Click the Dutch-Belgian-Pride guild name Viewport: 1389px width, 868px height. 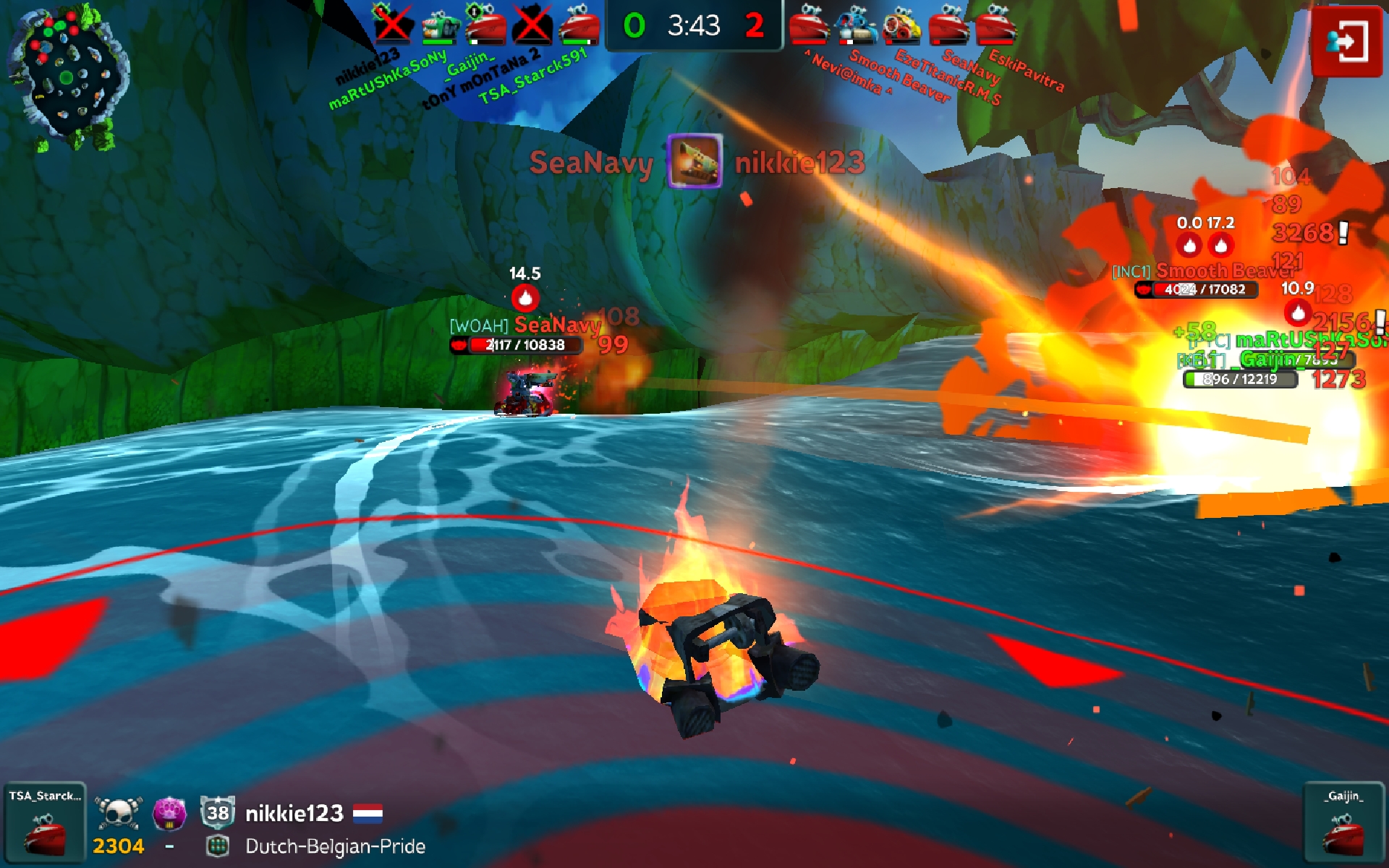point(335,846)
